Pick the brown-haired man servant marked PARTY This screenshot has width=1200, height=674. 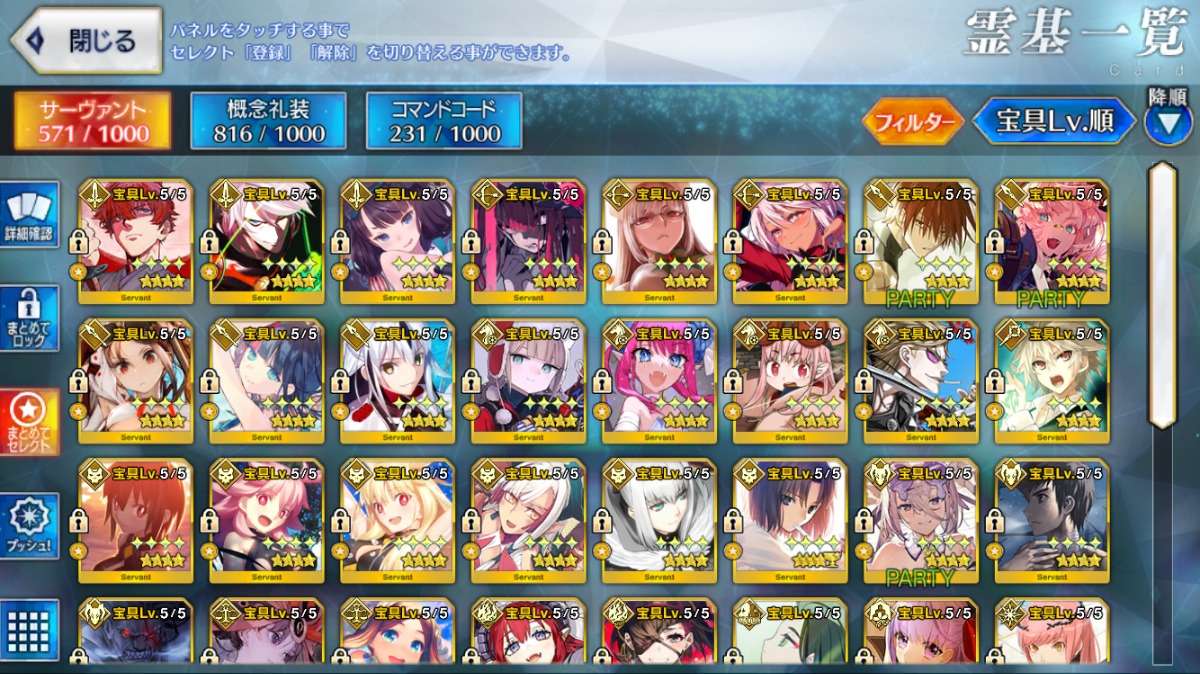[x=921, y=242]
